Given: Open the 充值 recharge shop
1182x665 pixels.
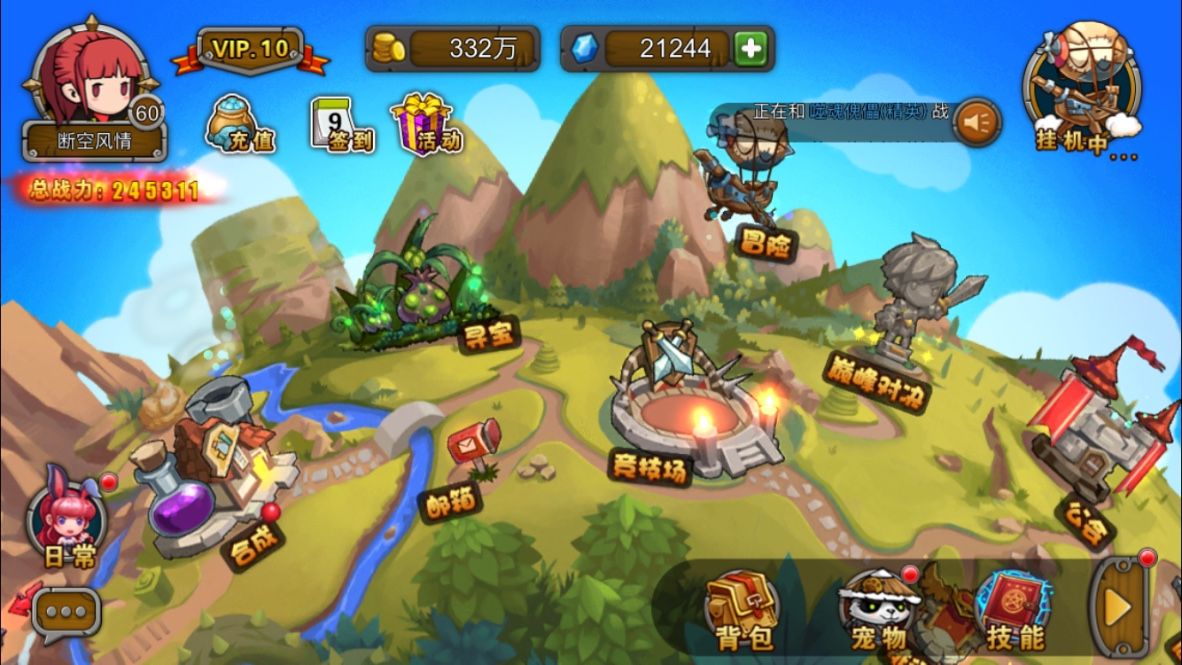Looking at the screenshot, I should click(x=238, y=125).
